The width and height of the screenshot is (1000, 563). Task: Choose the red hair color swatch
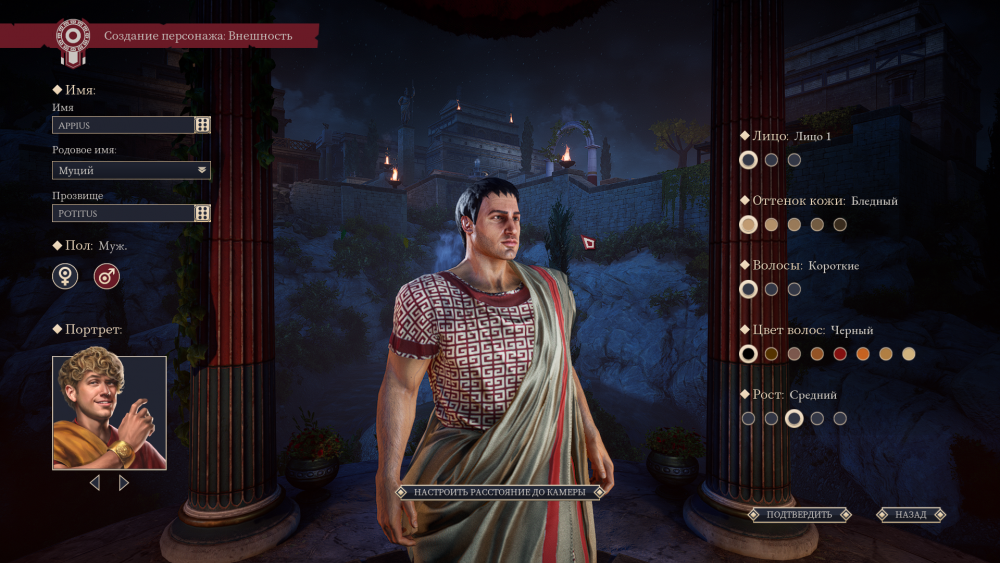pyautogui.click(x=840, y=354)
